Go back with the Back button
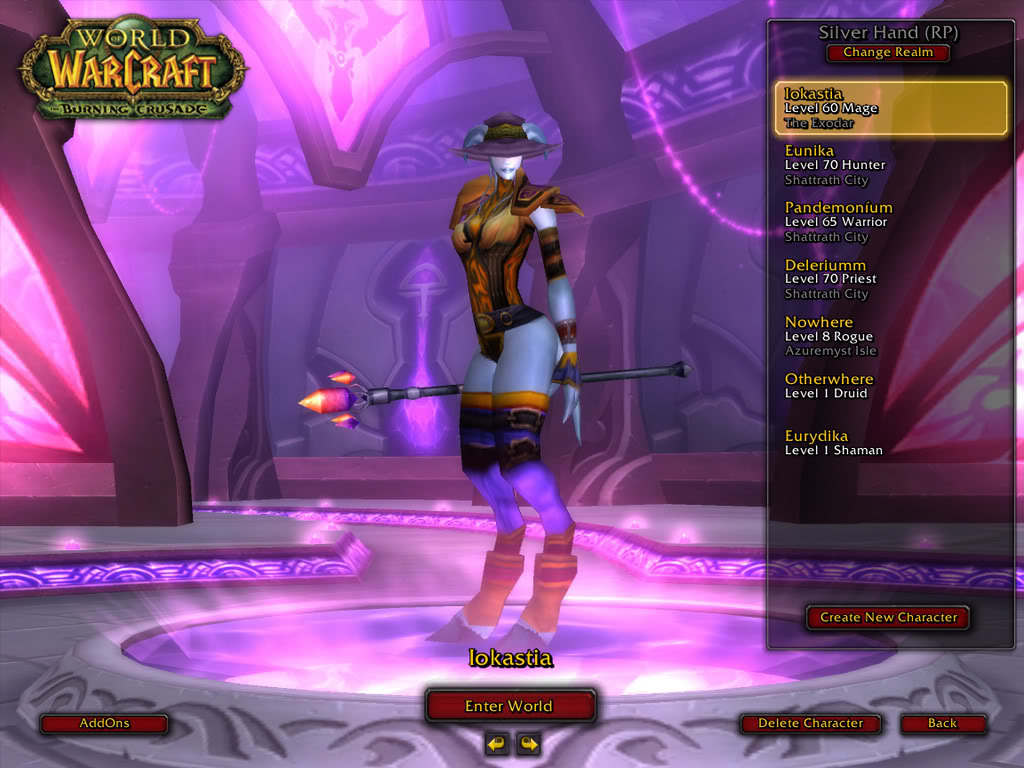The width and height of the screenshot is (1024, 768). [x=942, y=723]
